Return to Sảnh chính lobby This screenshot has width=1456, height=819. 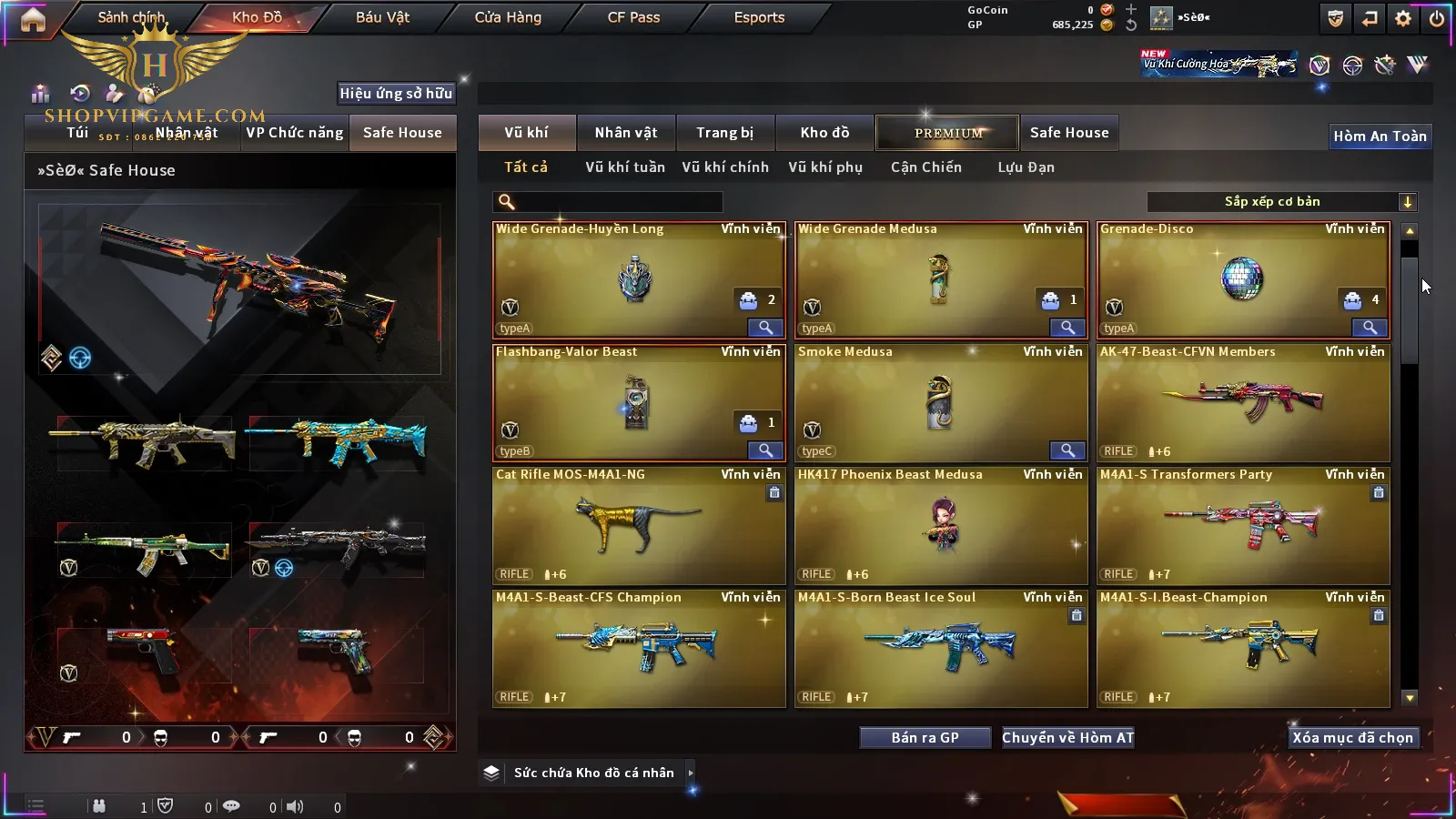pyautogui.click(x=131, y=17)
